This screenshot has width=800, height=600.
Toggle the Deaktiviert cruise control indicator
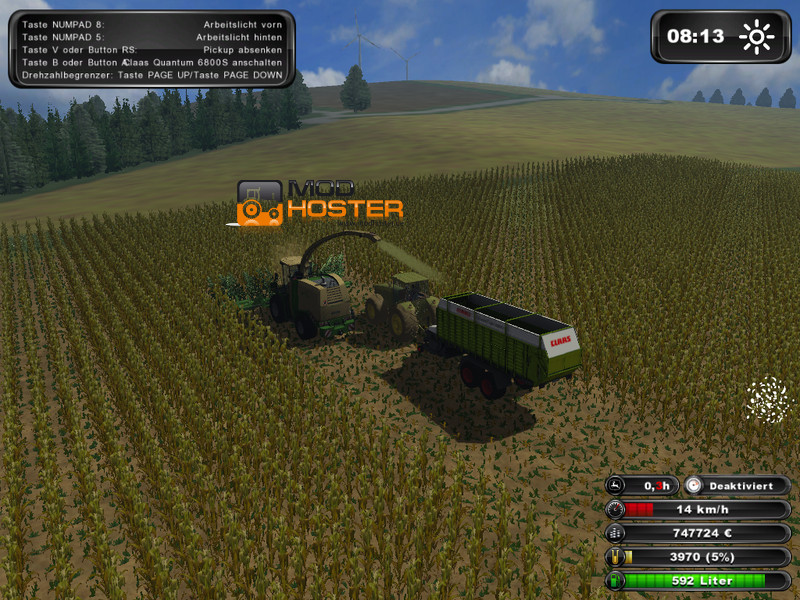pos(737,486)
